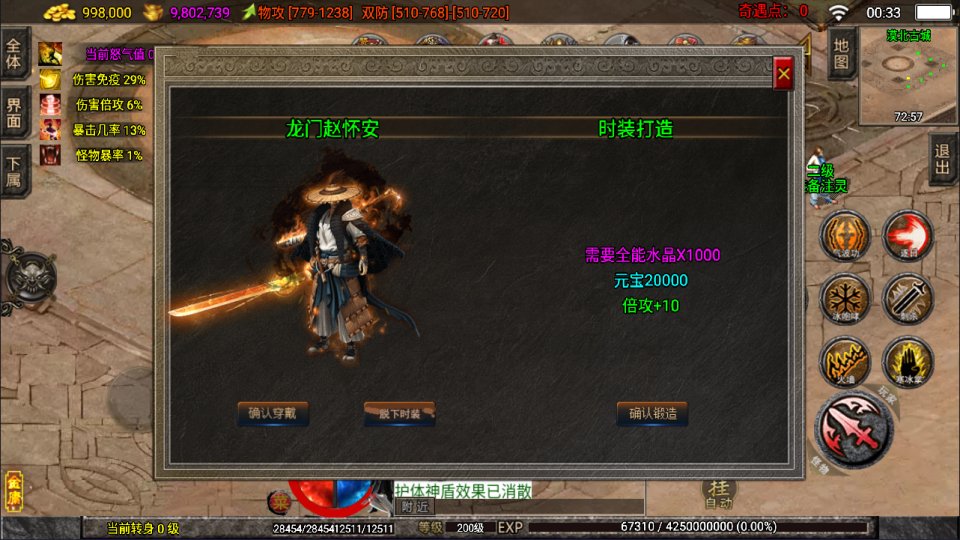The width and height of the screenshot is (960, 540).
Task: Select the 下属 tab on the left edge
Action: click(14, 168)
